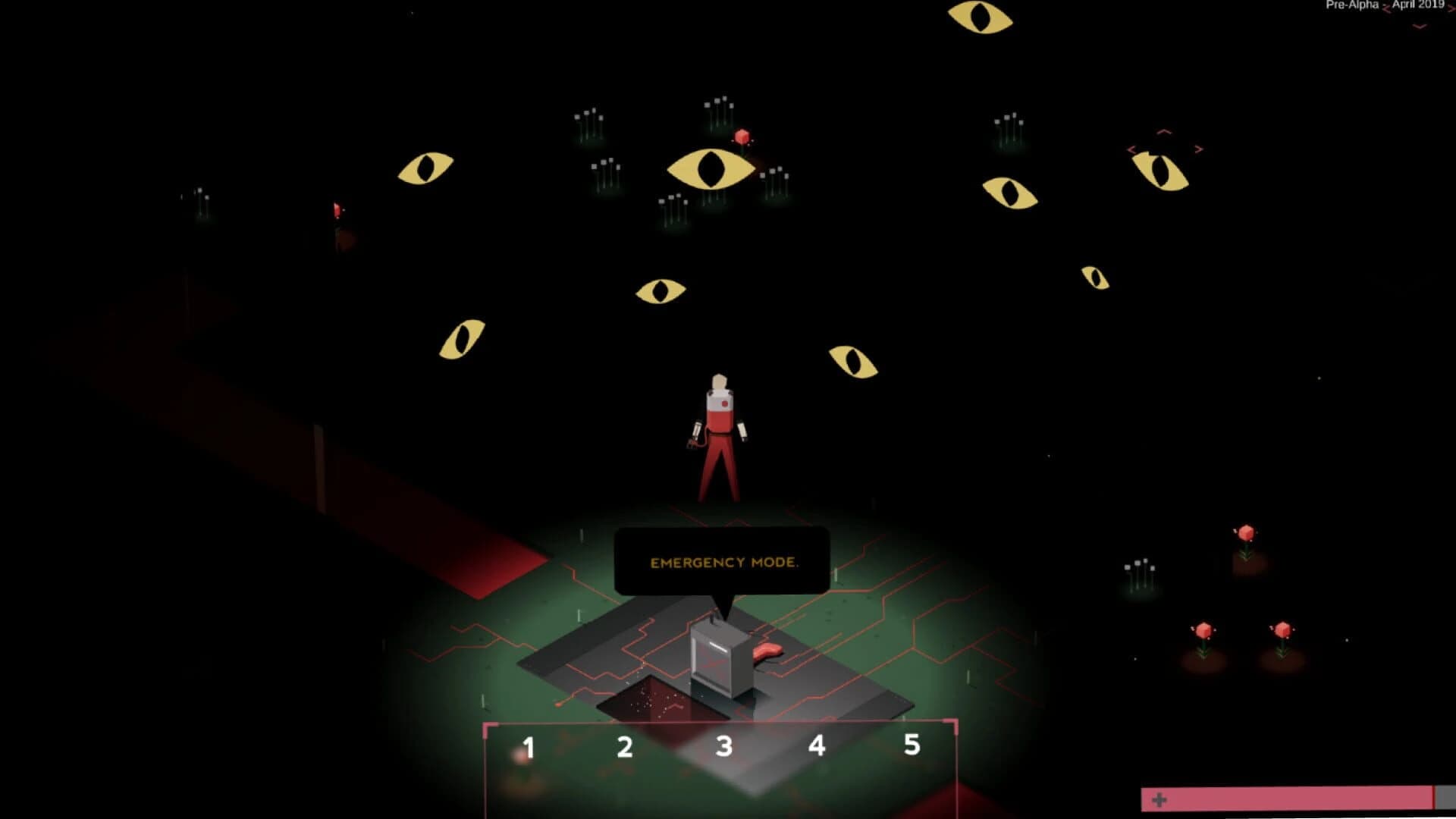This screenshot has height=819, width=1456.
Task: Click the red extinguisher lying on the machine
Action: pyautogui.click(x=767, y=651)
